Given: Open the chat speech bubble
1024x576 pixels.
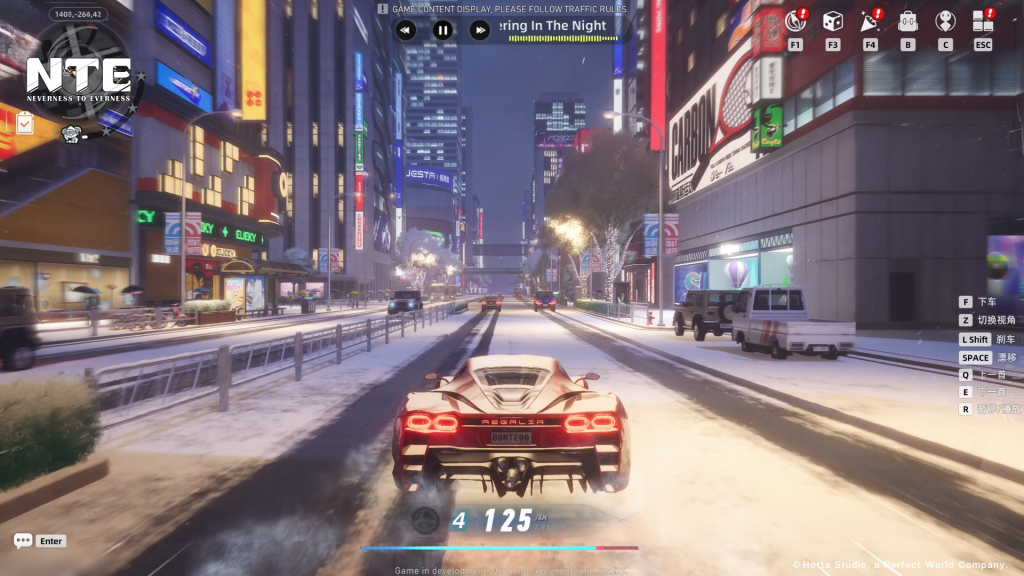Looking at the screenshot, I should click(23, 541).
